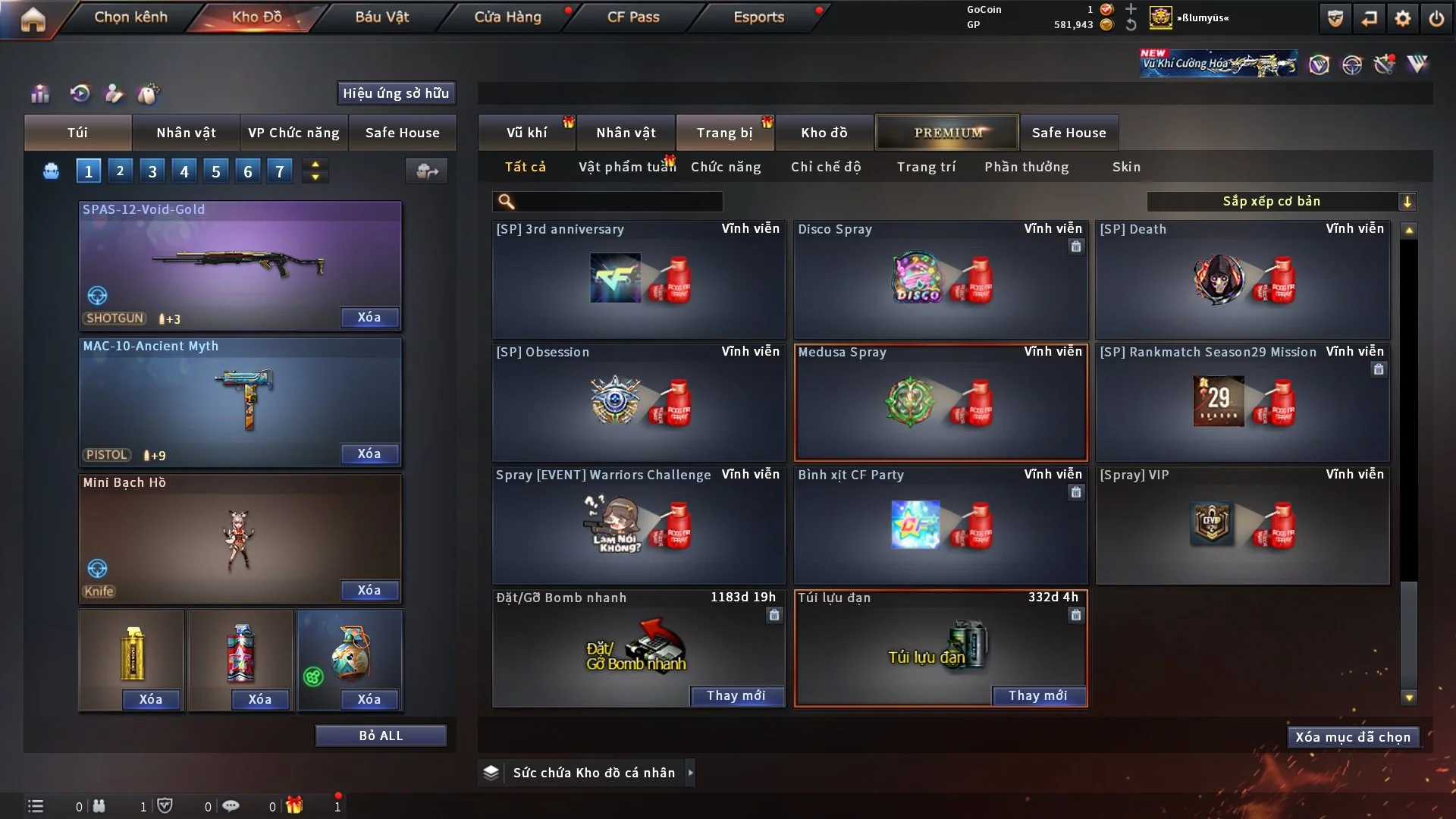
Task: Choose the Disco Spray item
Action: [940, 280]
